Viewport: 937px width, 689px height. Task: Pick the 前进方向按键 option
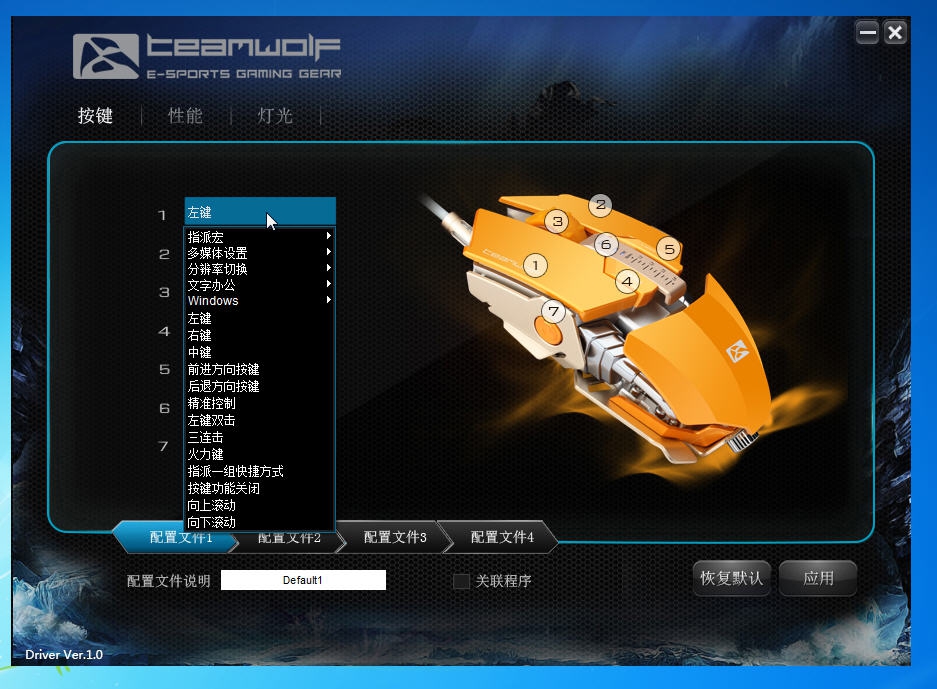(223, 369)
